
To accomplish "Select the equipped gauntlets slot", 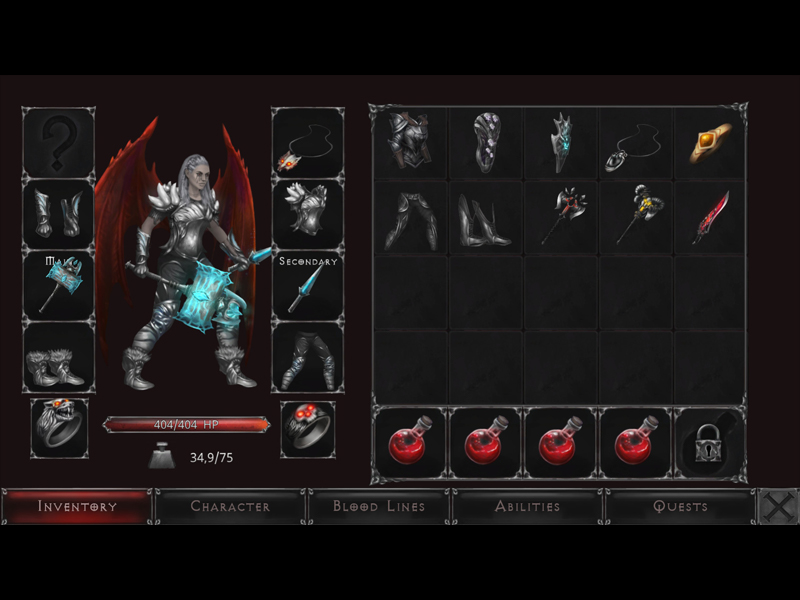I will click(x=59, y=213).
